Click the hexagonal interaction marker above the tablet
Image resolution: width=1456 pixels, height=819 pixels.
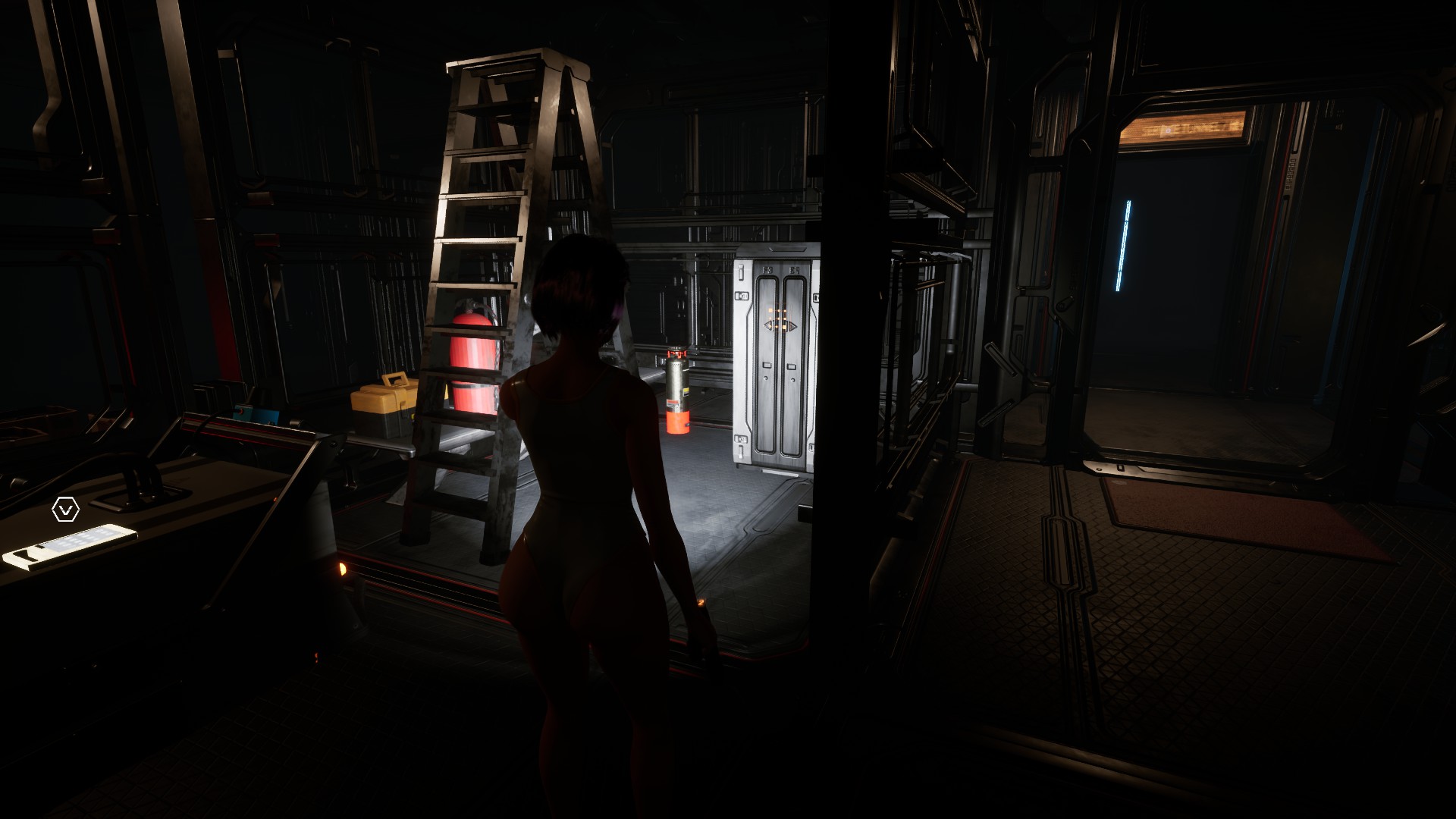coord(65,510)
